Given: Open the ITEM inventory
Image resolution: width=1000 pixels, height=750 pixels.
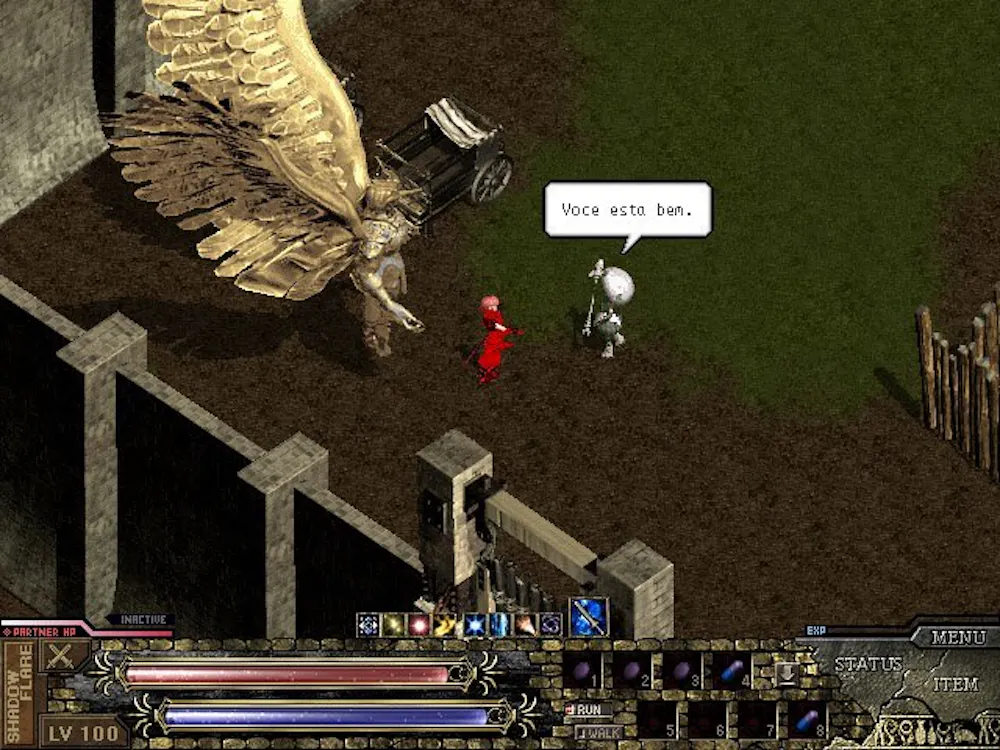Looking at the screenshot, I should point(955,685).
